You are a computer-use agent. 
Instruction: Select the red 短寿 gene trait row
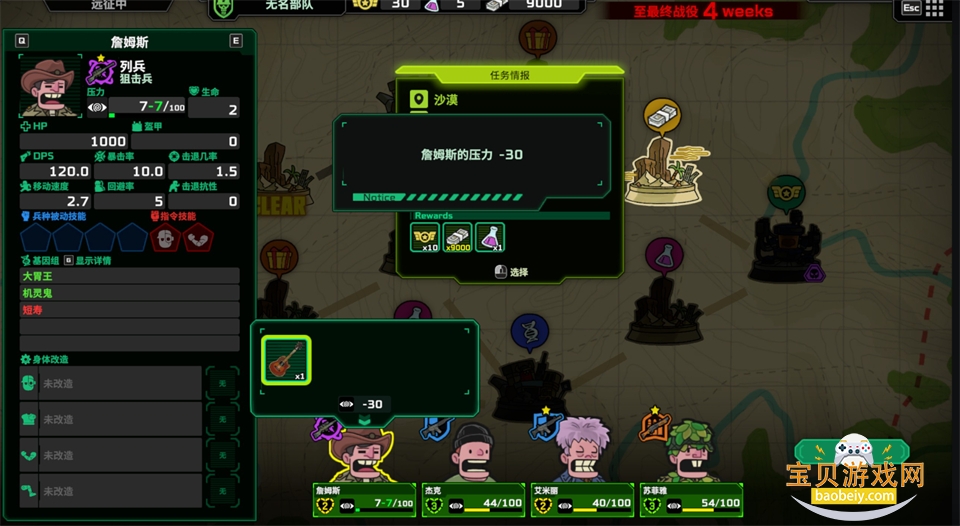point(130,310)
